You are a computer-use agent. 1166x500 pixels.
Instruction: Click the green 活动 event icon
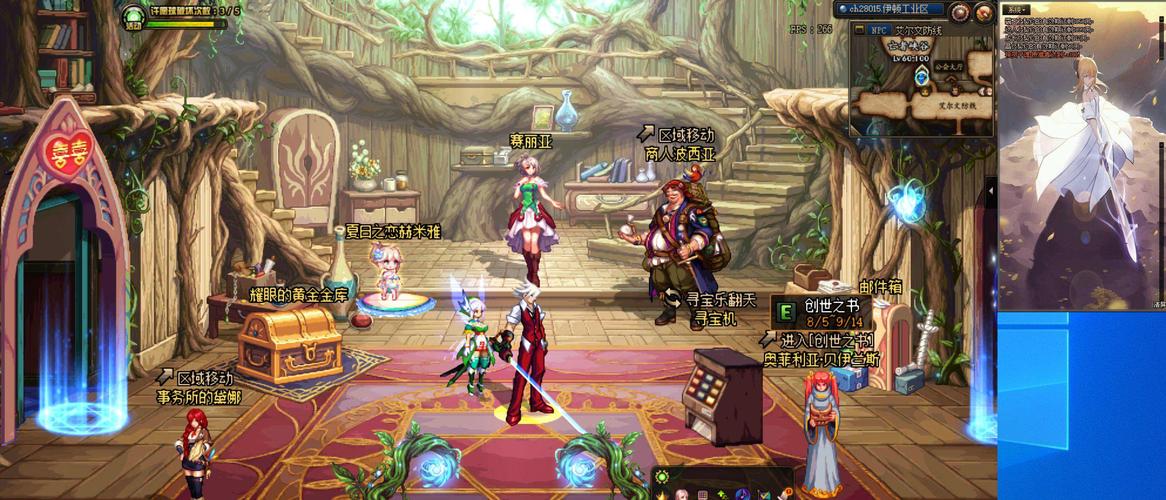coord(134,16)
